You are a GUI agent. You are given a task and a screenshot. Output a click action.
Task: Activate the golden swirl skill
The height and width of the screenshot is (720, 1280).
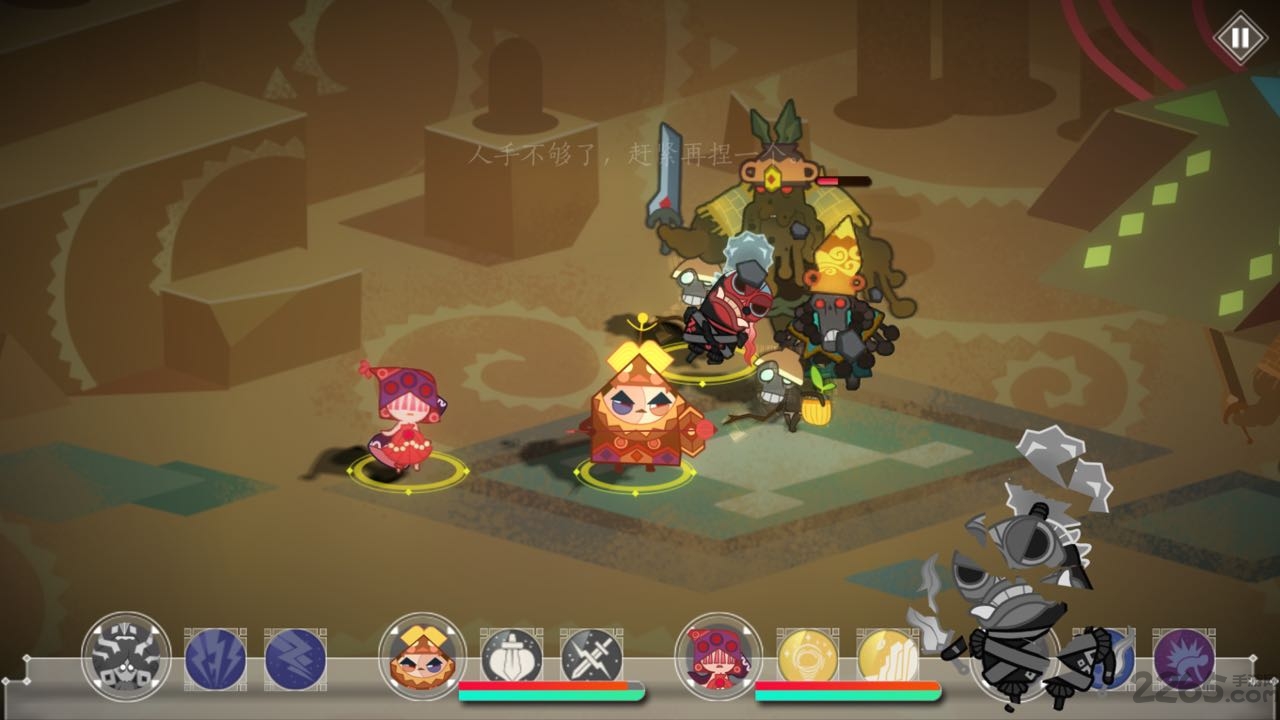807,658
